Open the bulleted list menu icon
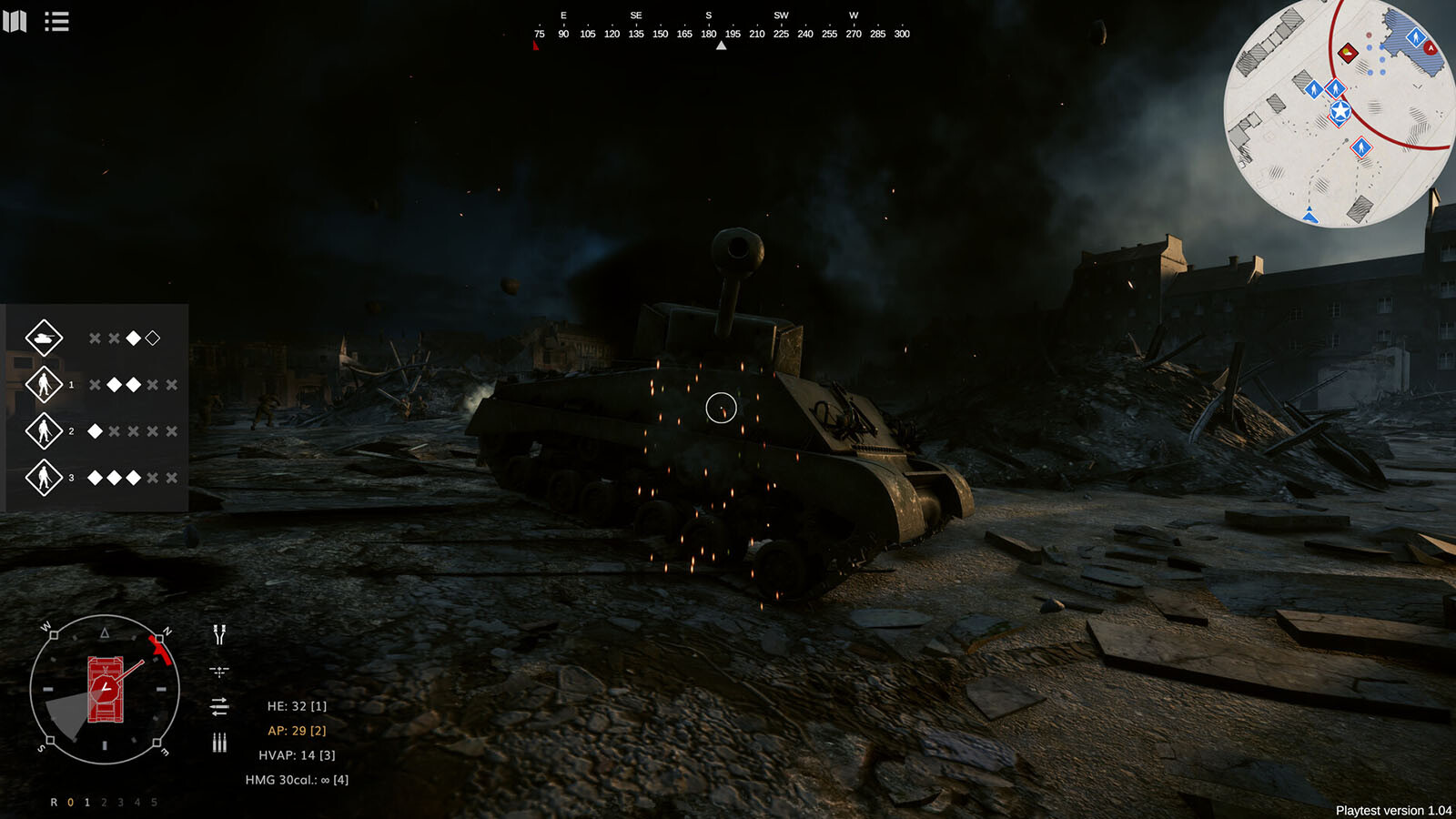 point(56,21)
